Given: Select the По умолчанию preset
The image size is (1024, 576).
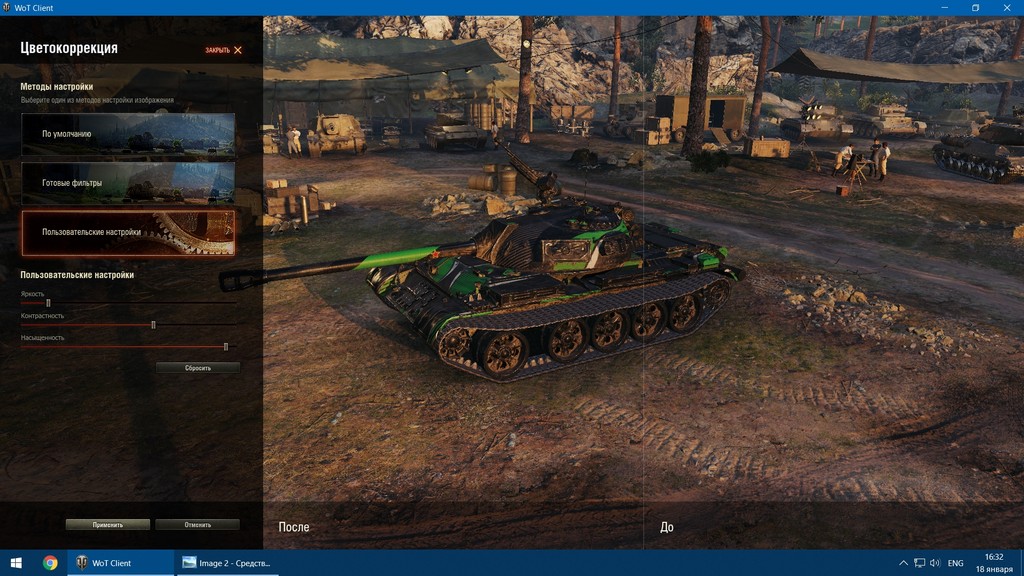Looking at the screenshot, I should click(x=128, y=134).
